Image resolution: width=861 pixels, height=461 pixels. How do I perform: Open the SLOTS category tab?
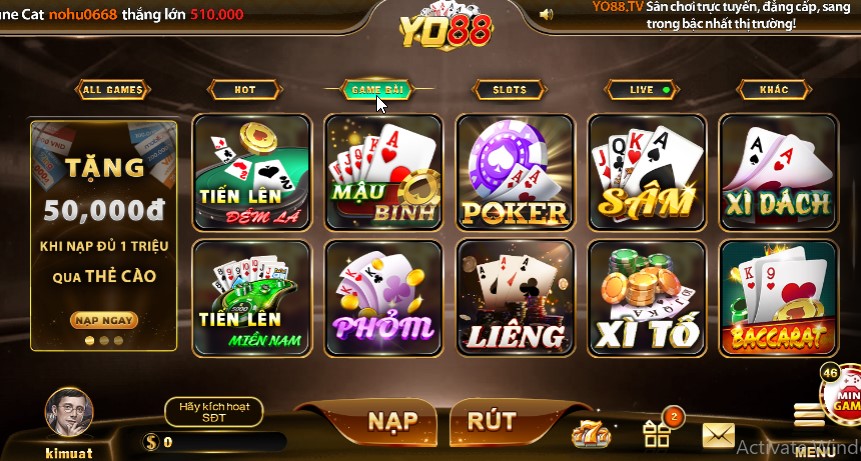[509, 90]
